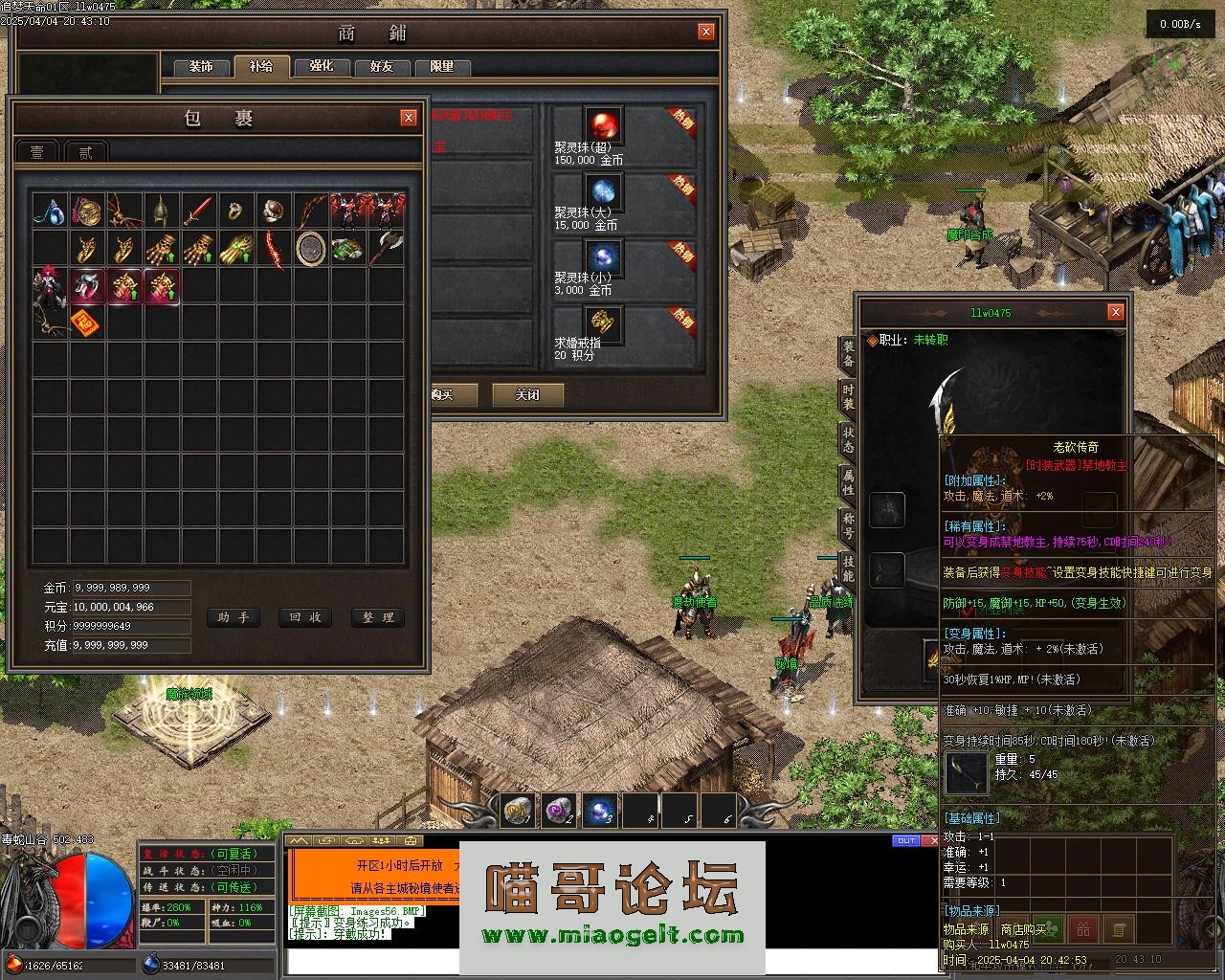Choose 聚灵珠(超) for 150,000 gold
Screen dimensions: 1225x980
604,124
